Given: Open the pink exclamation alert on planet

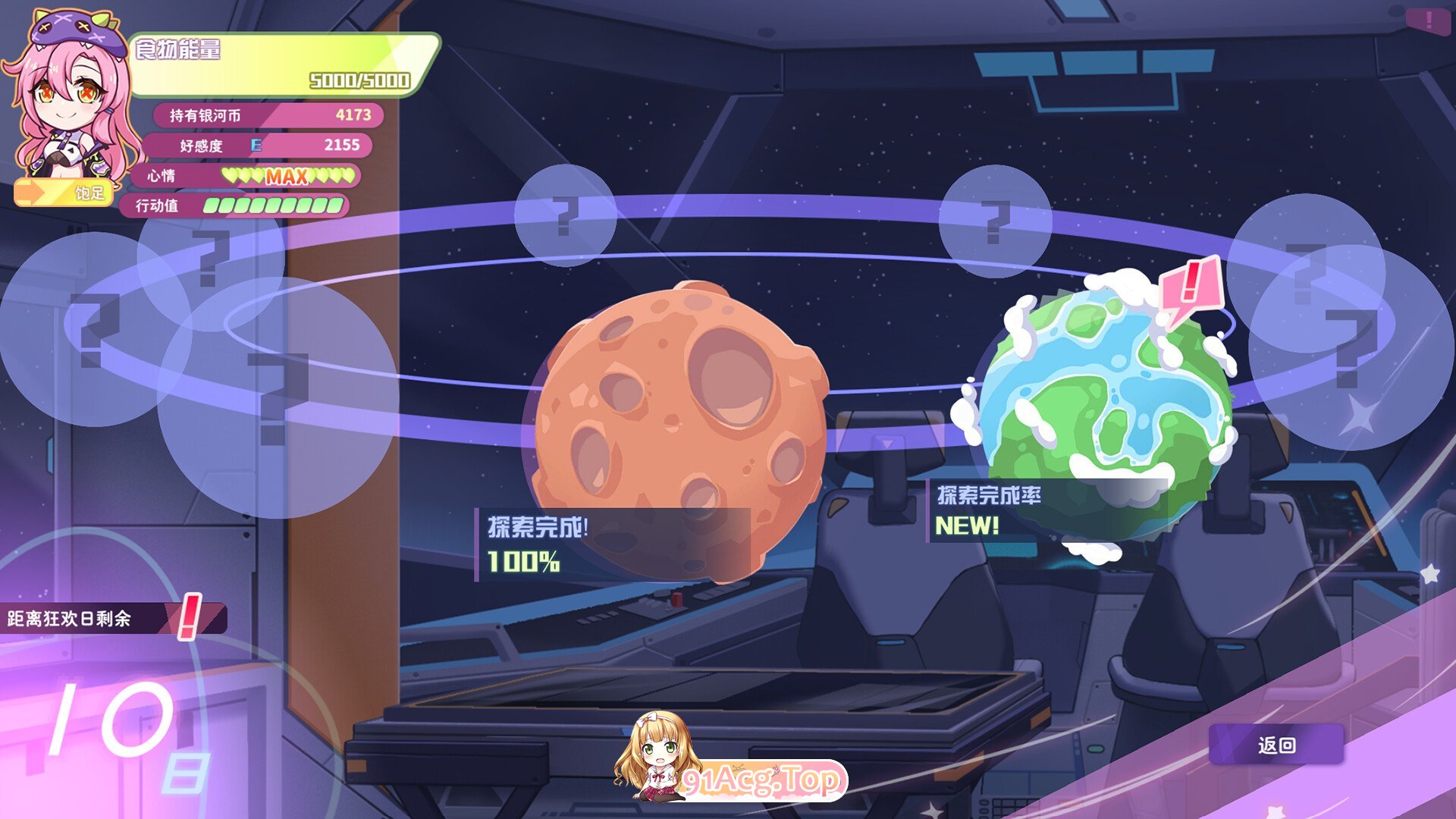Looking at the screenshot, I should coord(1191,286).
